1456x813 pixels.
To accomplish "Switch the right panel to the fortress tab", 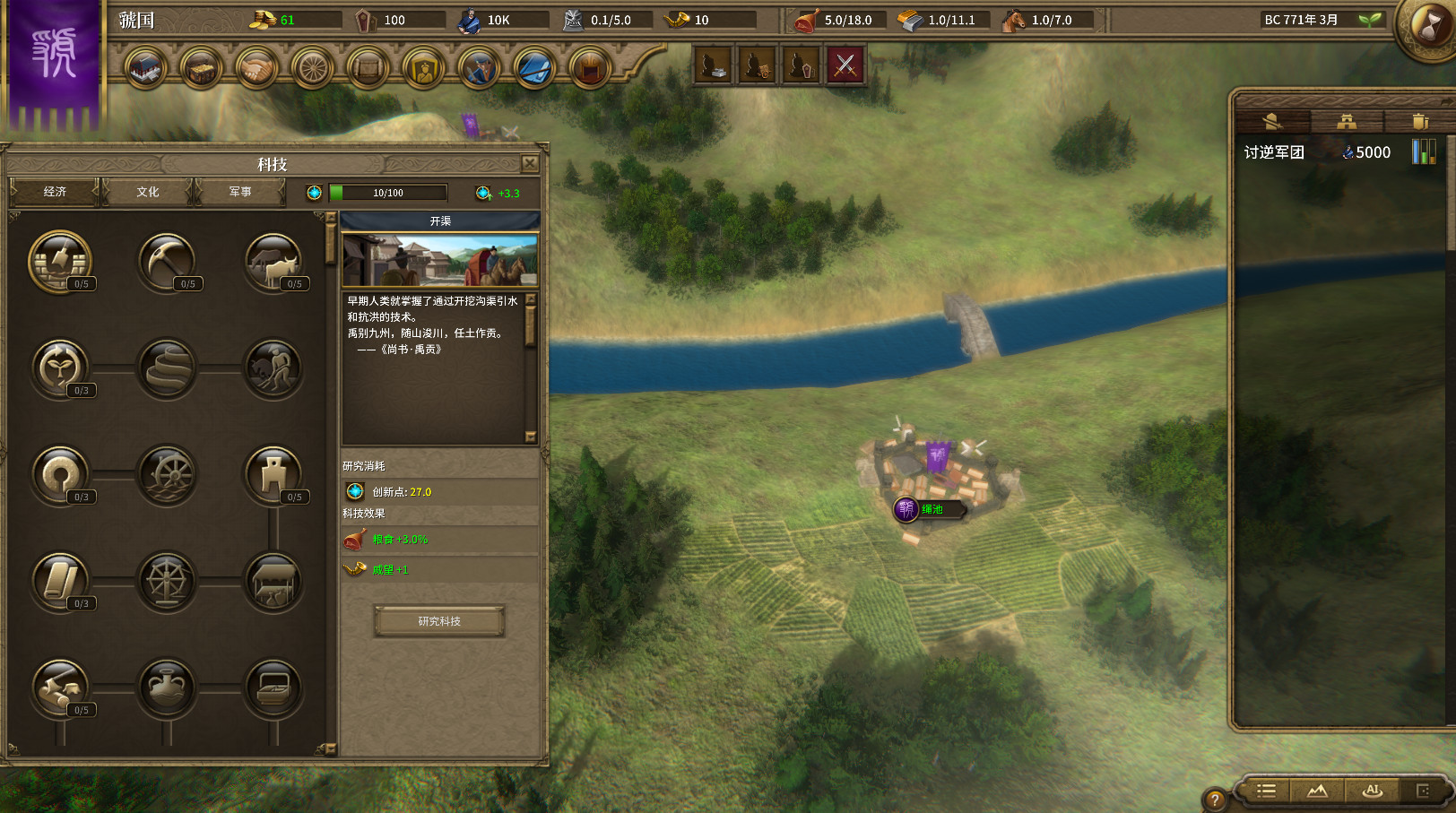I will point(1348,121).
